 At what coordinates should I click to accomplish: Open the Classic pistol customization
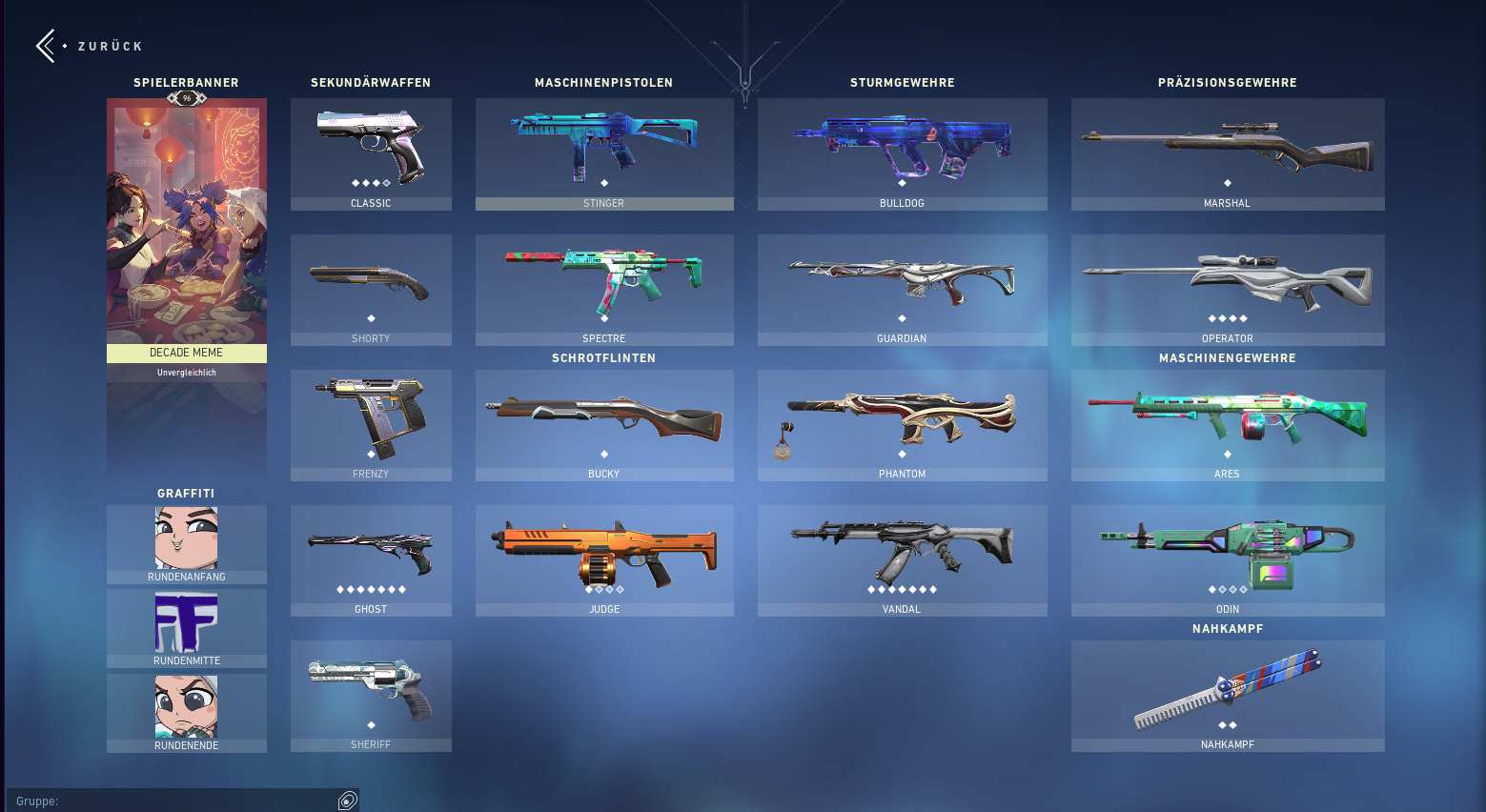point(370,152)
